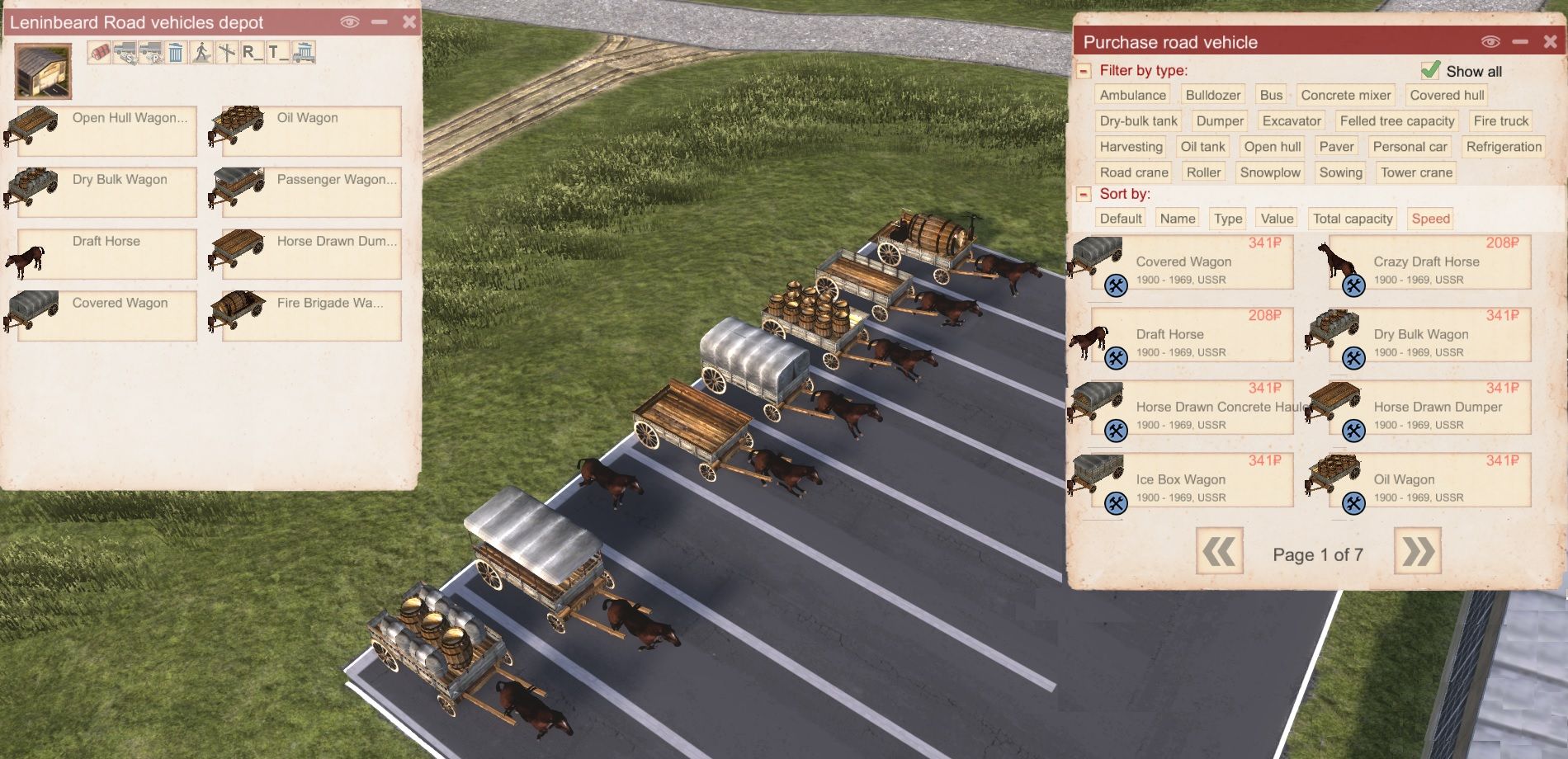
Task: Enable the Show all checkbox
Action: pyautogui.click(x=1430, y=70)
